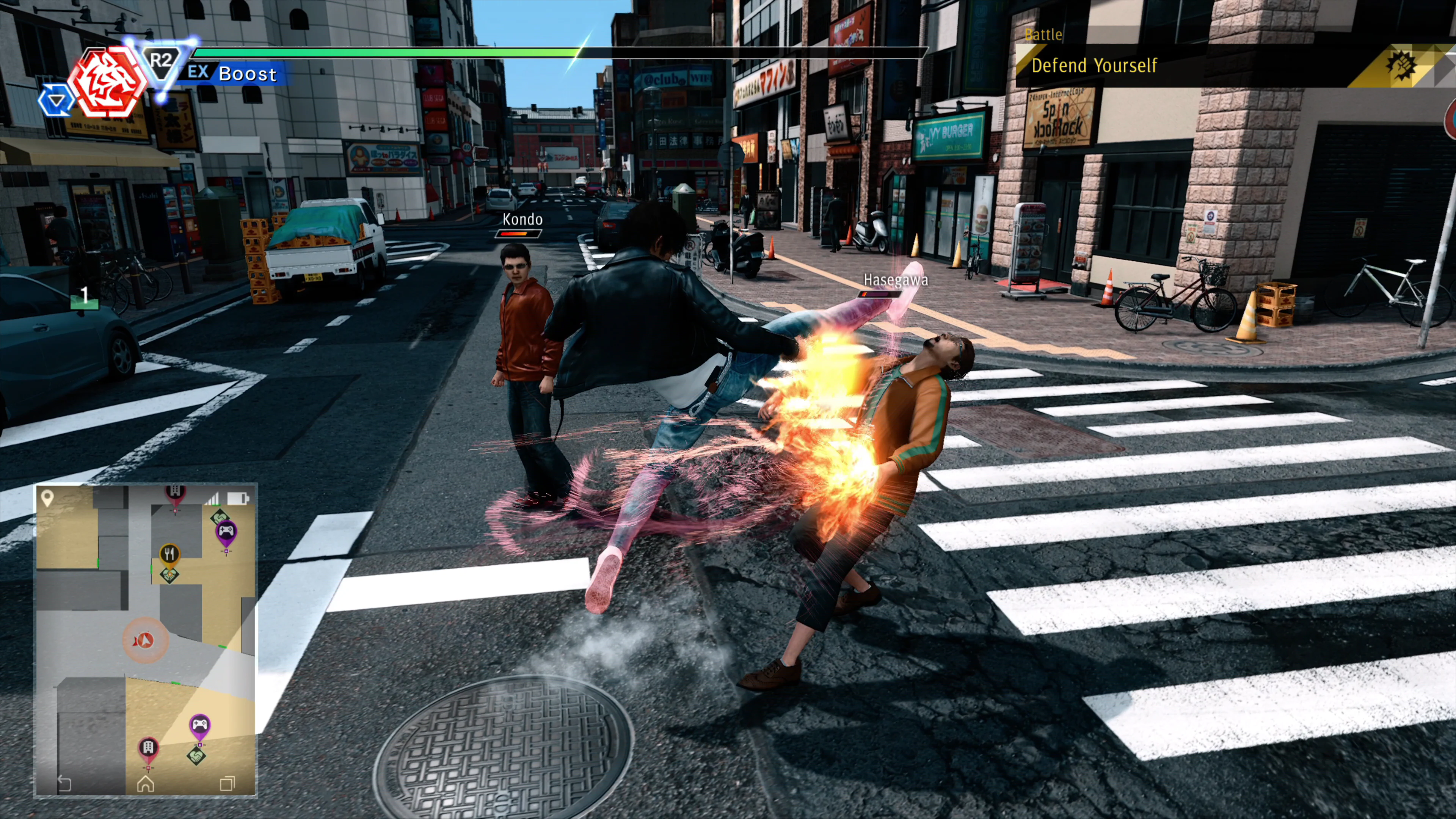Tap the phone map's back arrow button

tap(64, 783)
